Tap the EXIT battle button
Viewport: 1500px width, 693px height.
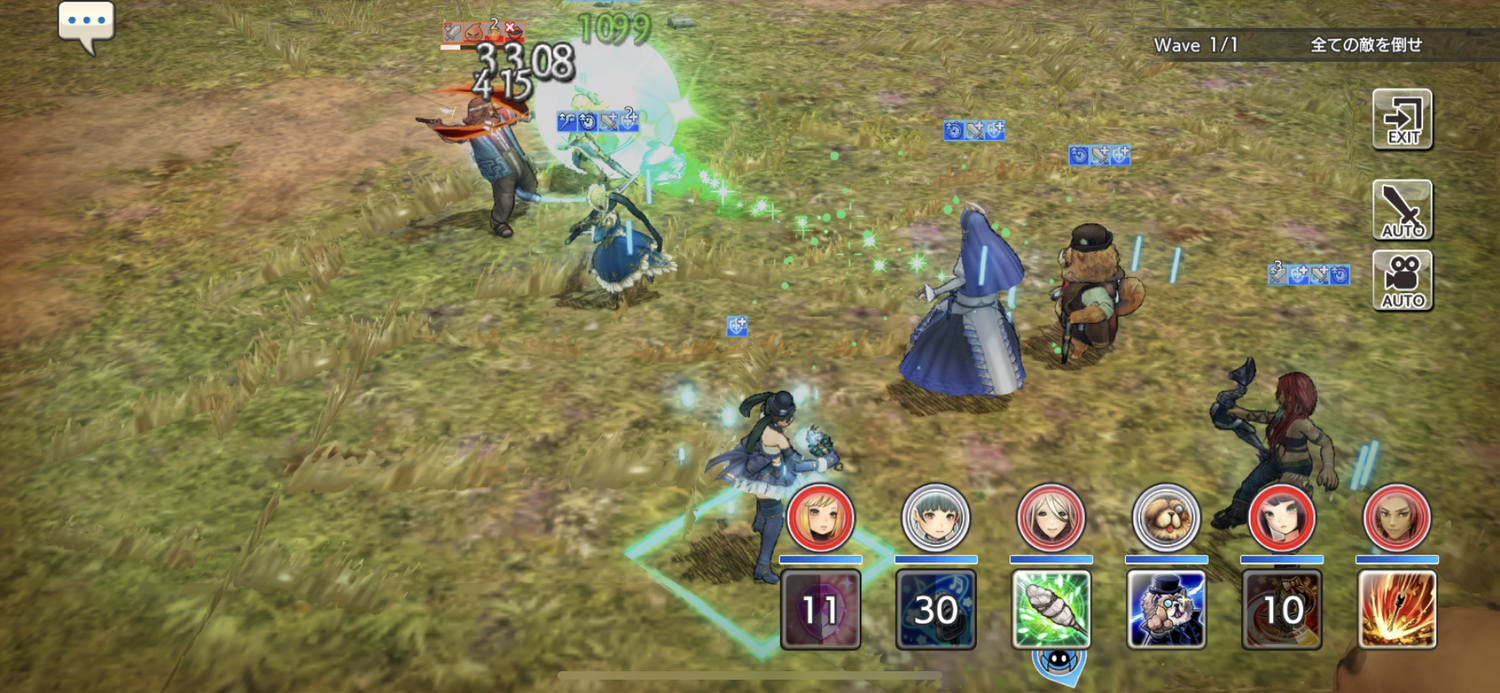click(x=1402, y=119)
